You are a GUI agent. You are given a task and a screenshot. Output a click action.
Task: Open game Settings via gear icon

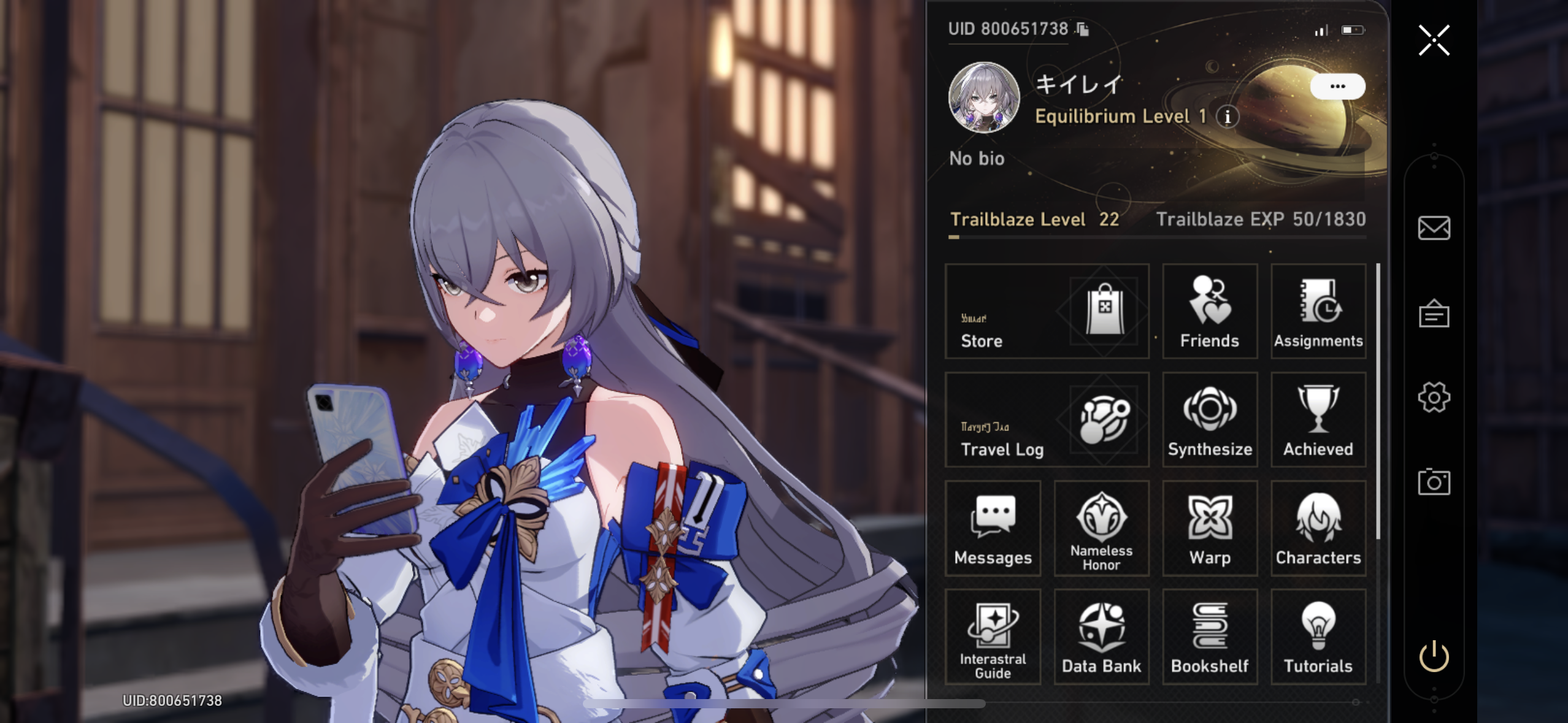[1434, 397]
